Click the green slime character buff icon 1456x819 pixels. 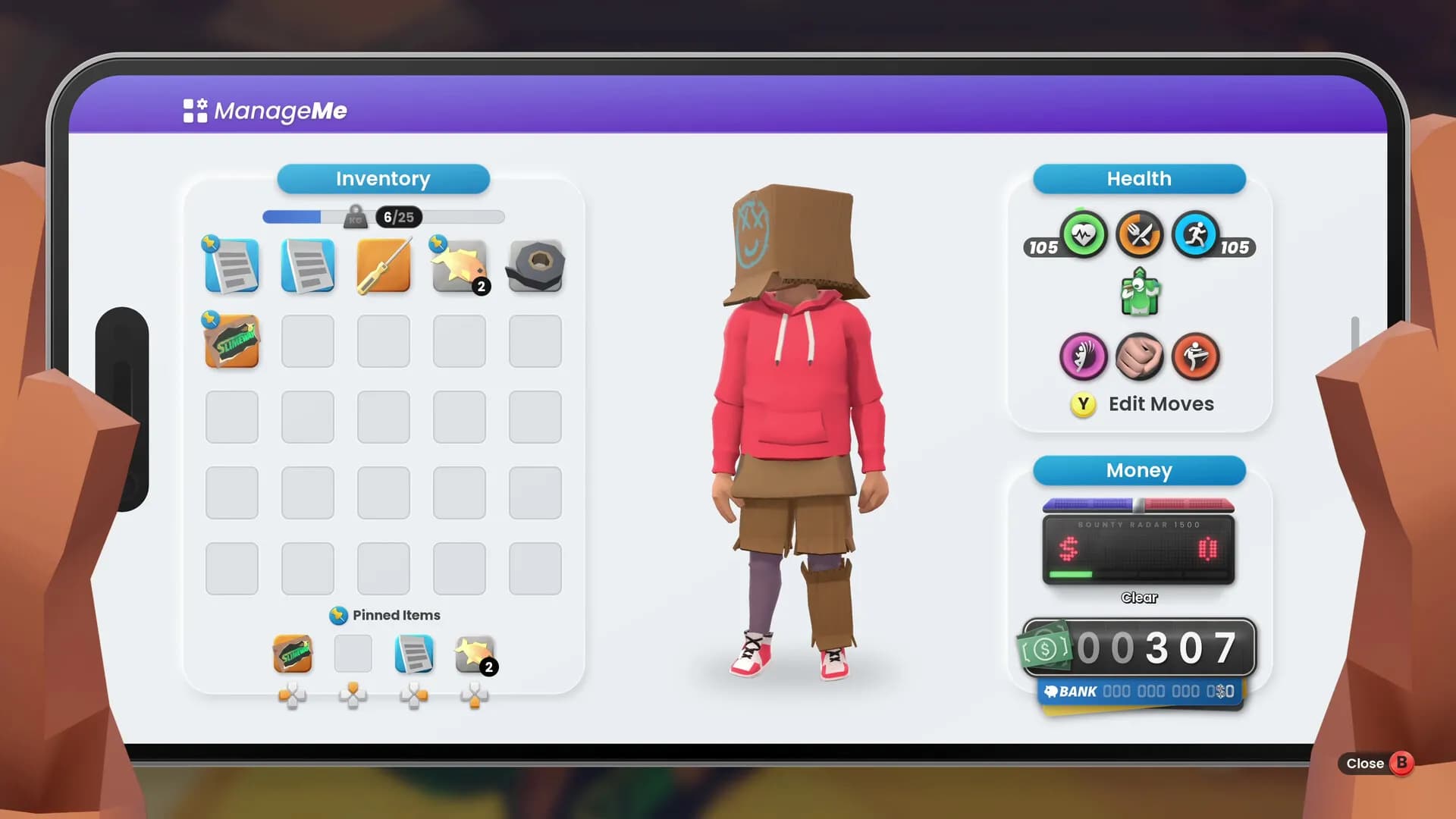[x=1139, y=294]
